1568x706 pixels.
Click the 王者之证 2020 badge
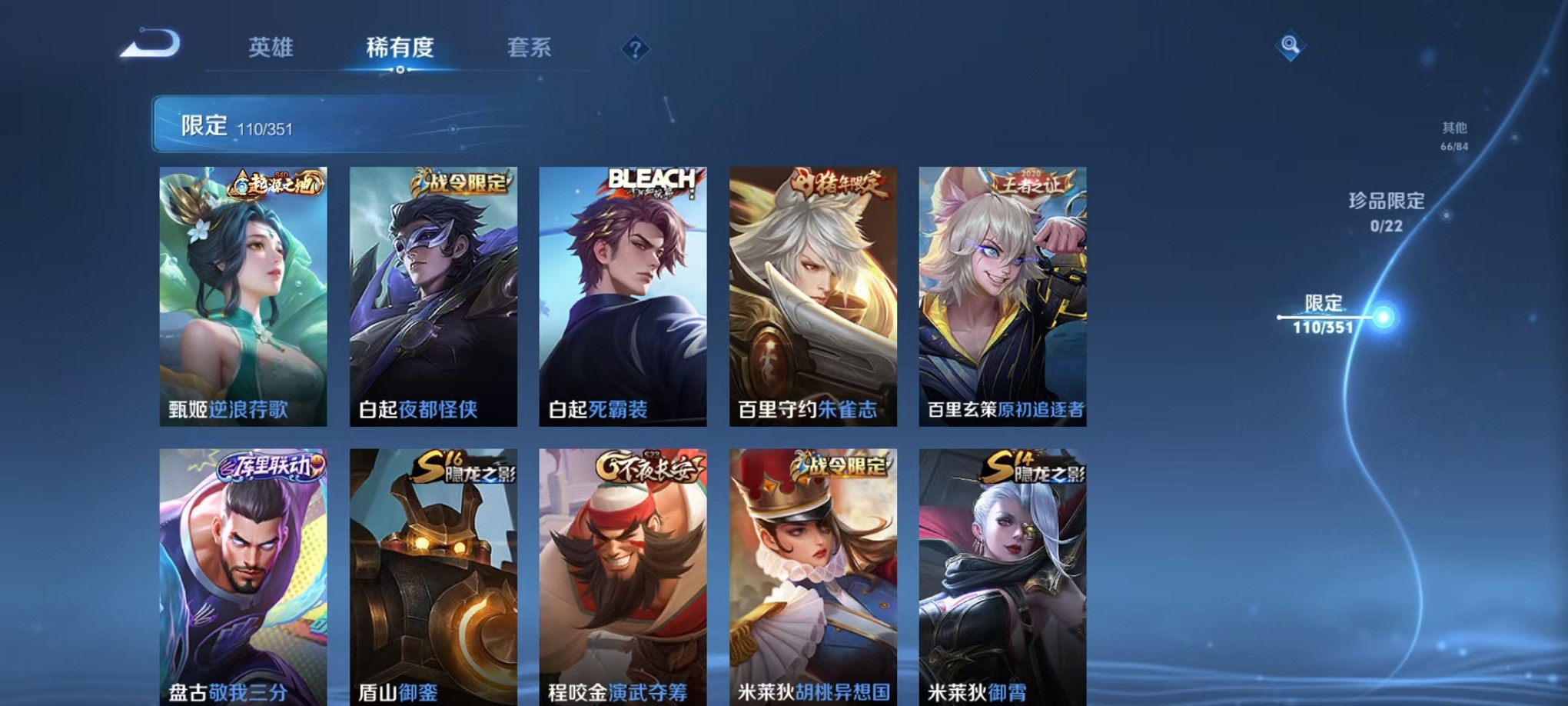click(1031, 181)
